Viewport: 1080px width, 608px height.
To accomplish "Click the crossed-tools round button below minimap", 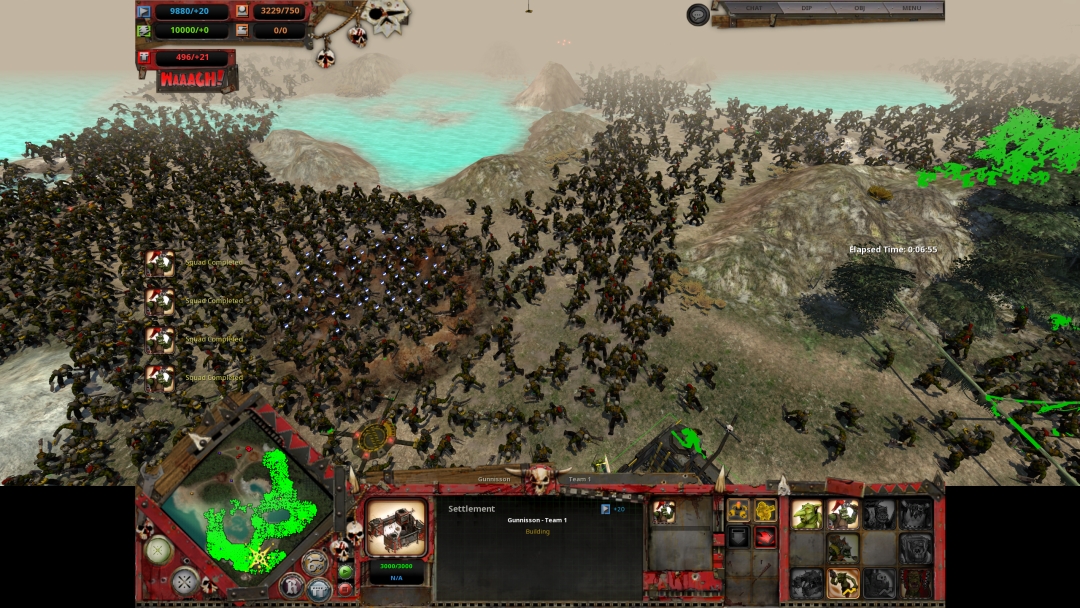I will click(185, 580).
